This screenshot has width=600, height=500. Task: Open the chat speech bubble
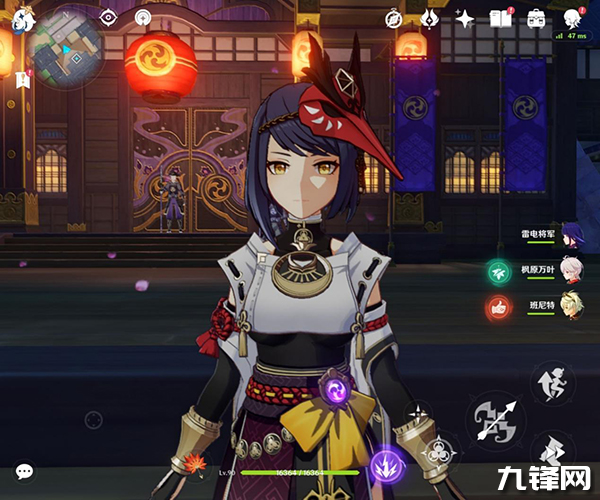point(24,470)
